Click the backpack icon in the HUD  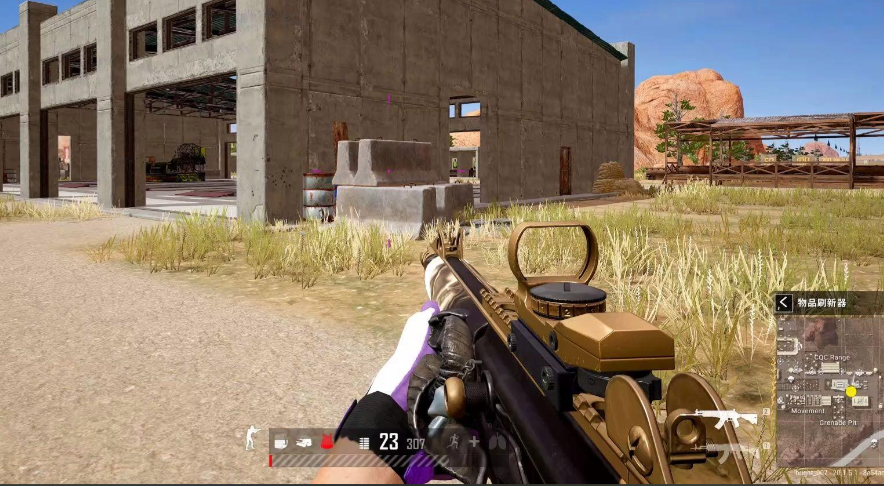pyautogui.click(x=303, y=441)
